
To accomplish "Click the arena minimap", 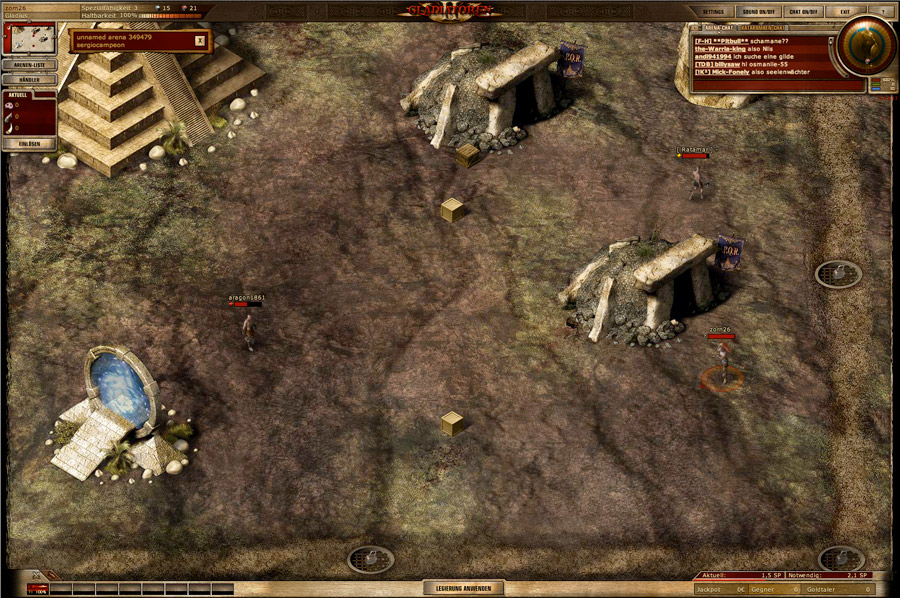I will coord(30,39).
